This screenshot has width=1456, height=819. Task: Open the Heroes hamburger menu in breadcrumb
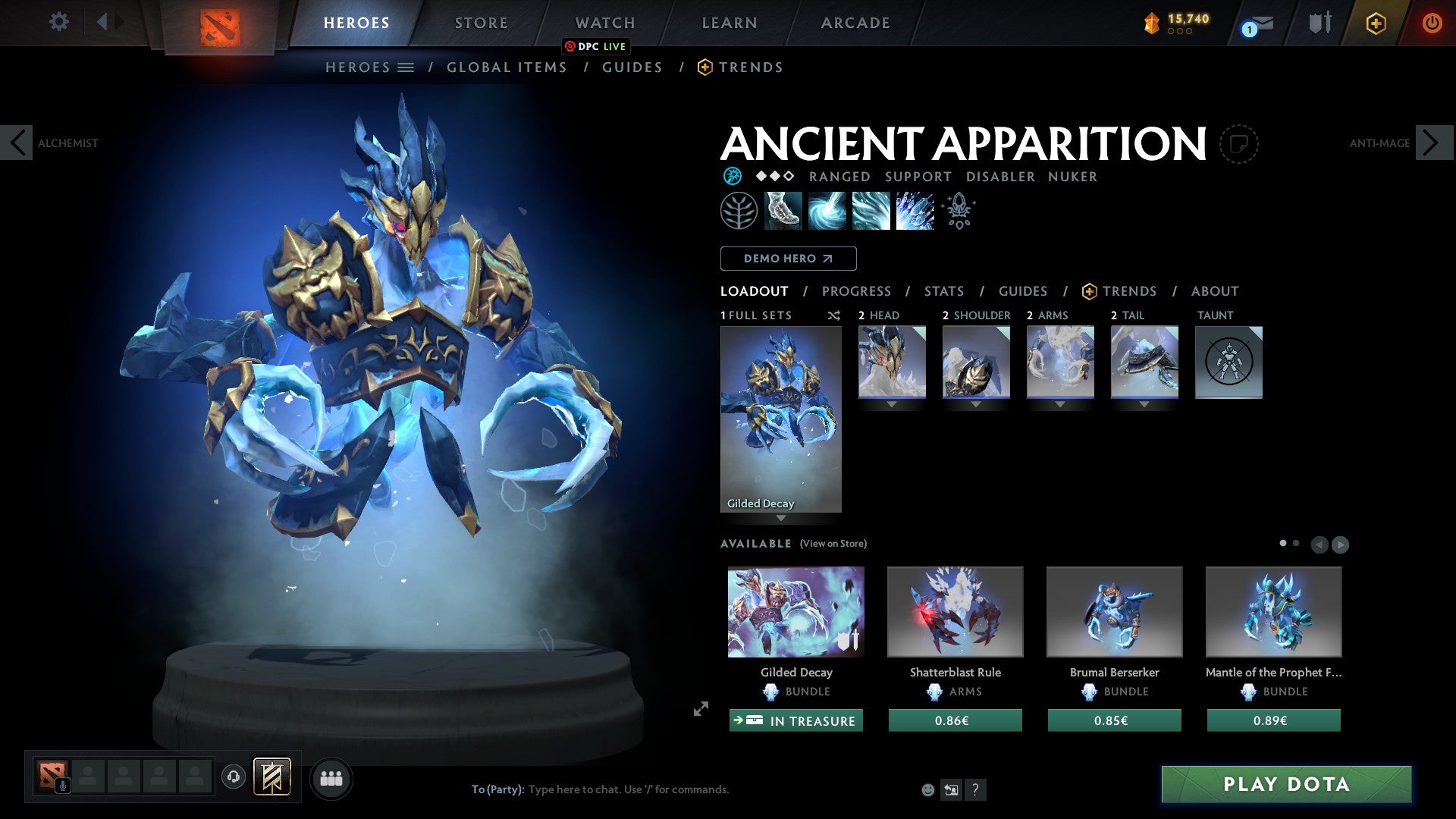pos(406,67)
